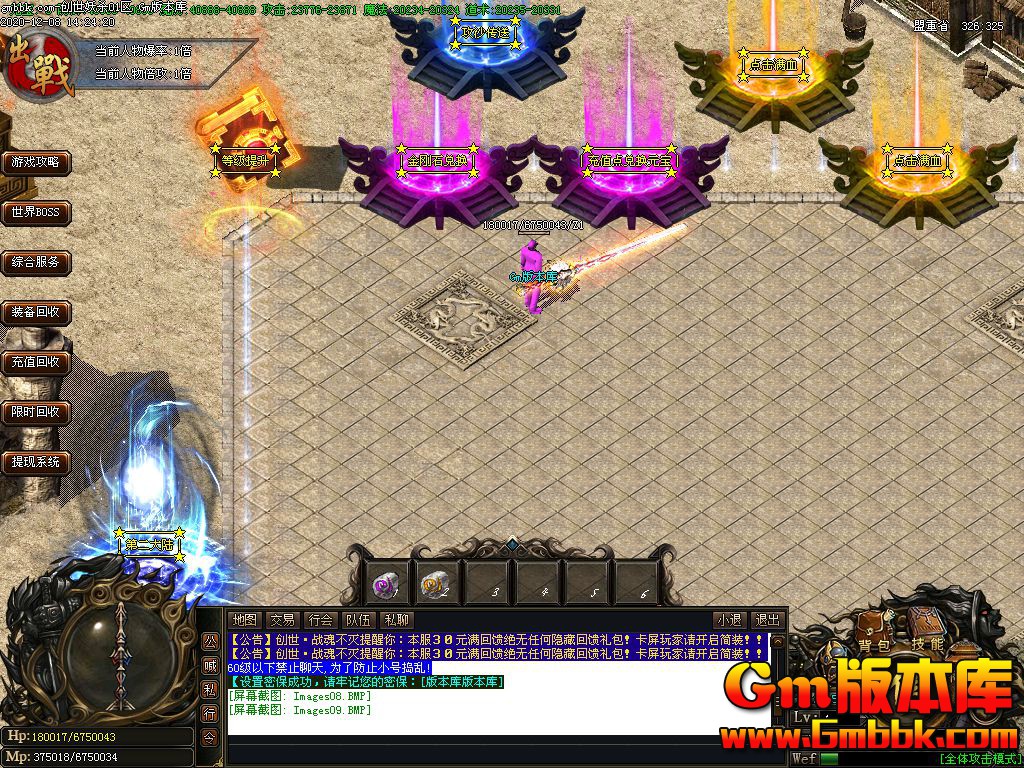Toggle the 喊 shout chat channel
1024x768 pixels.
click(x=210, y=665)
